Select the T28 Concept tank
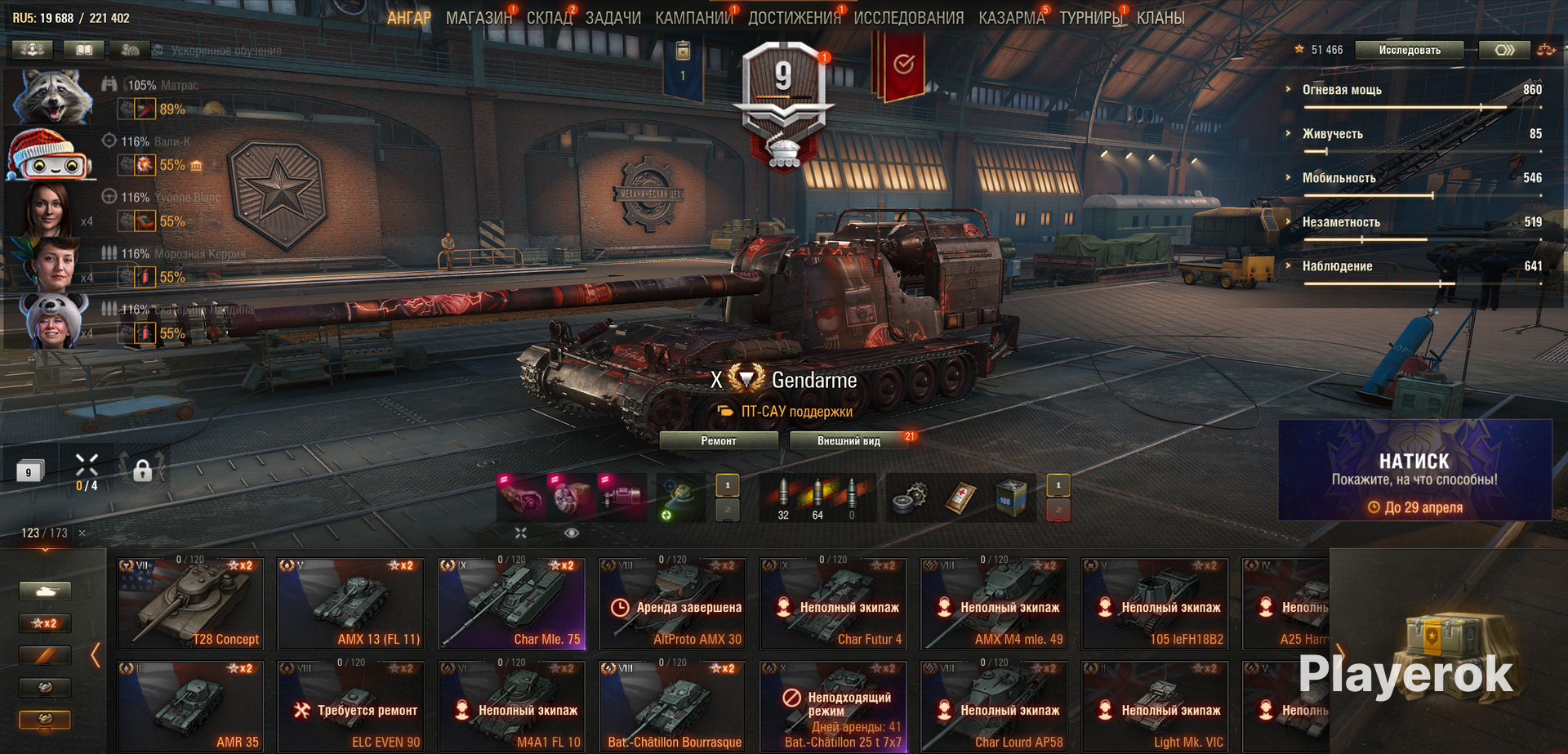This screenshot has width=1568, height=754. (x=190, y=603)
